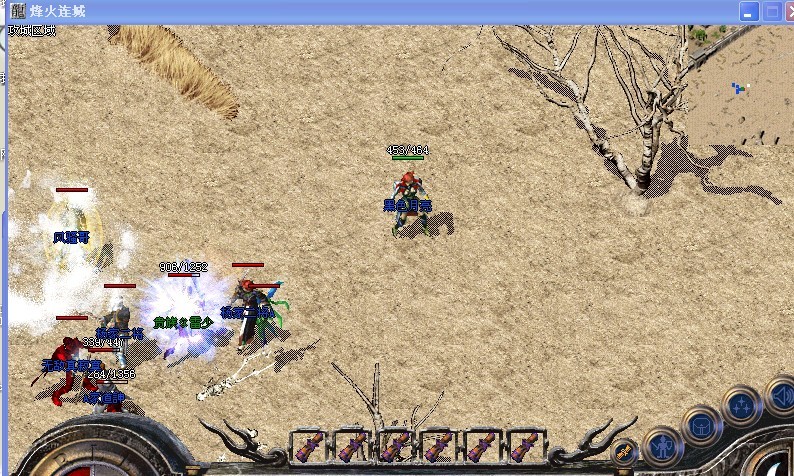Minimize the game window

[749, 12]
